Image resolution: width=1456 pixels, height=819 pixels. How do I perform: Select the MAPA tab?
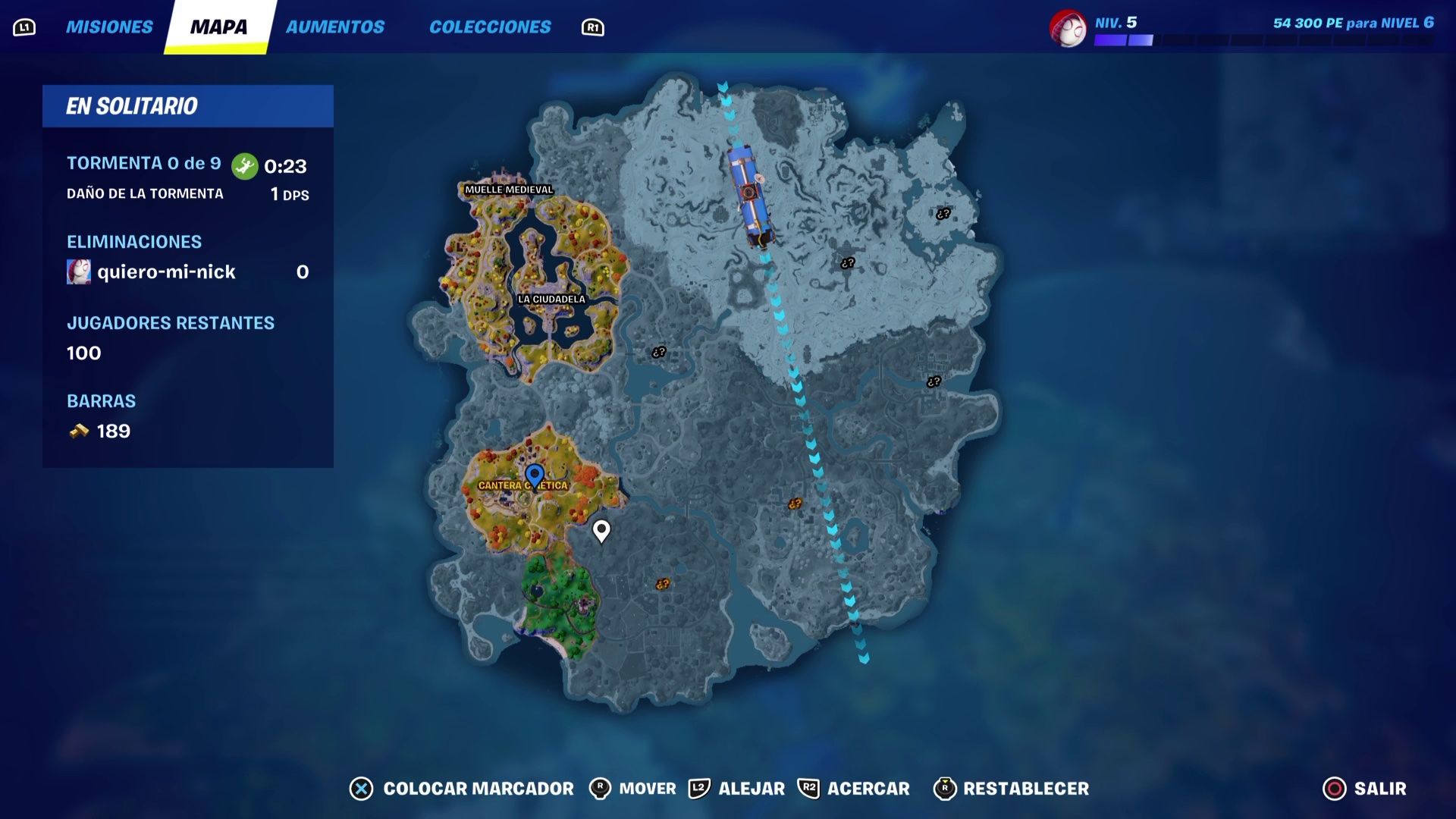219,27
